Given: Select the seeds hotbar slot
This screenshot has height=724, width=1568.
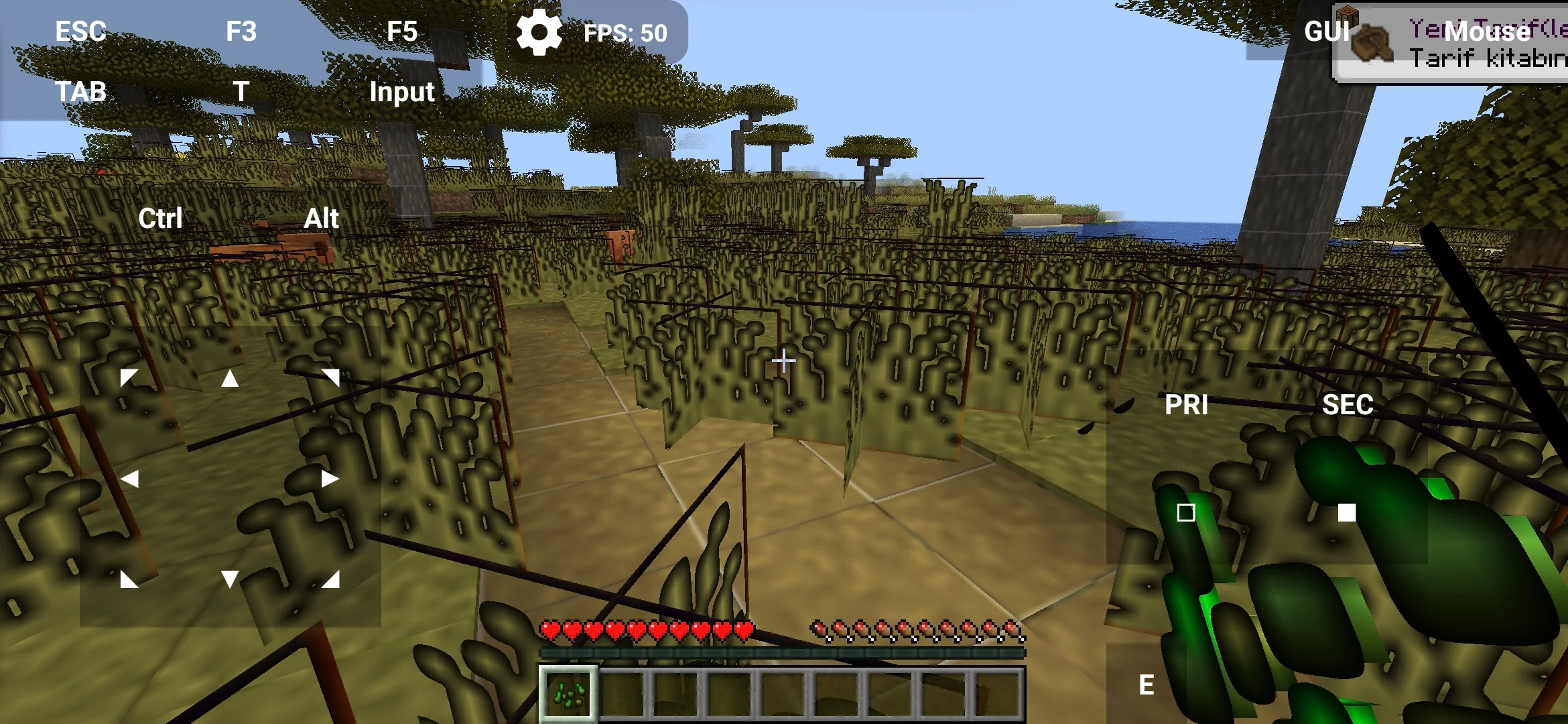Looking at the screenshot, I should (x=568, y=694).
